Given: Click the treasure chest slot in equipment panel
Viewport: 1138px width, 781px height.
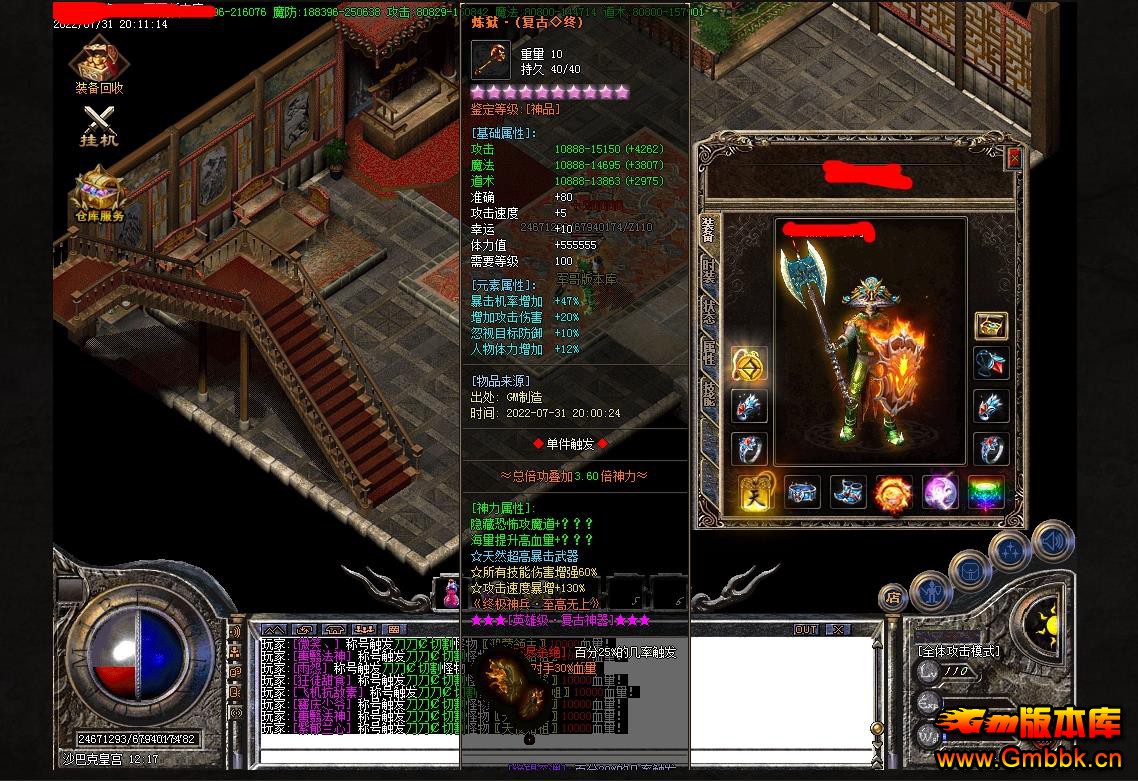Looking at the screenshot, I should click(991, 327).
